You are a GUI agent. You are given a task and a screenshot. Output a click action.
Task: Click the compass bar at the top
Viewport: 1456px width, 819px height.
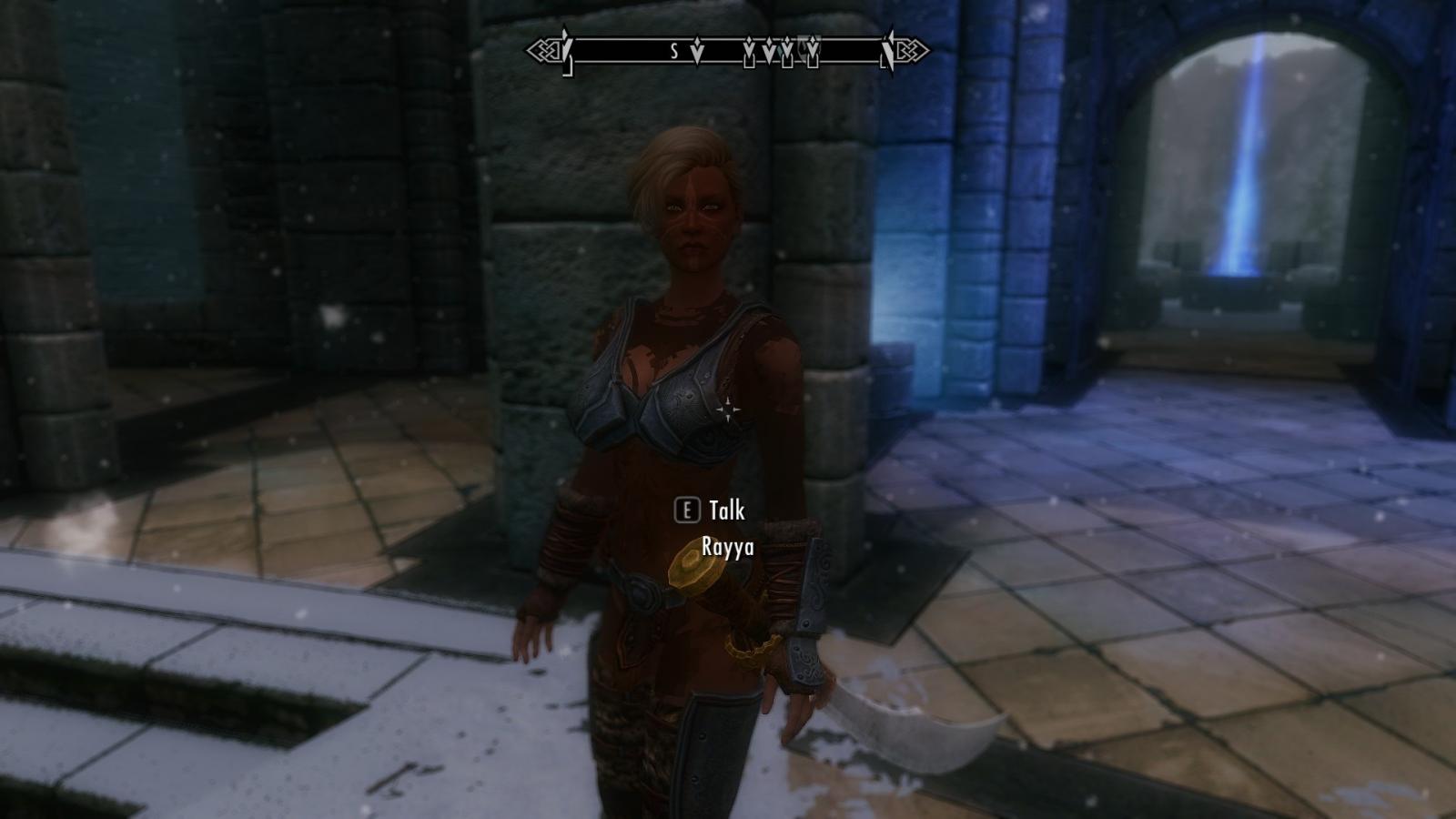tap(728, 51)
